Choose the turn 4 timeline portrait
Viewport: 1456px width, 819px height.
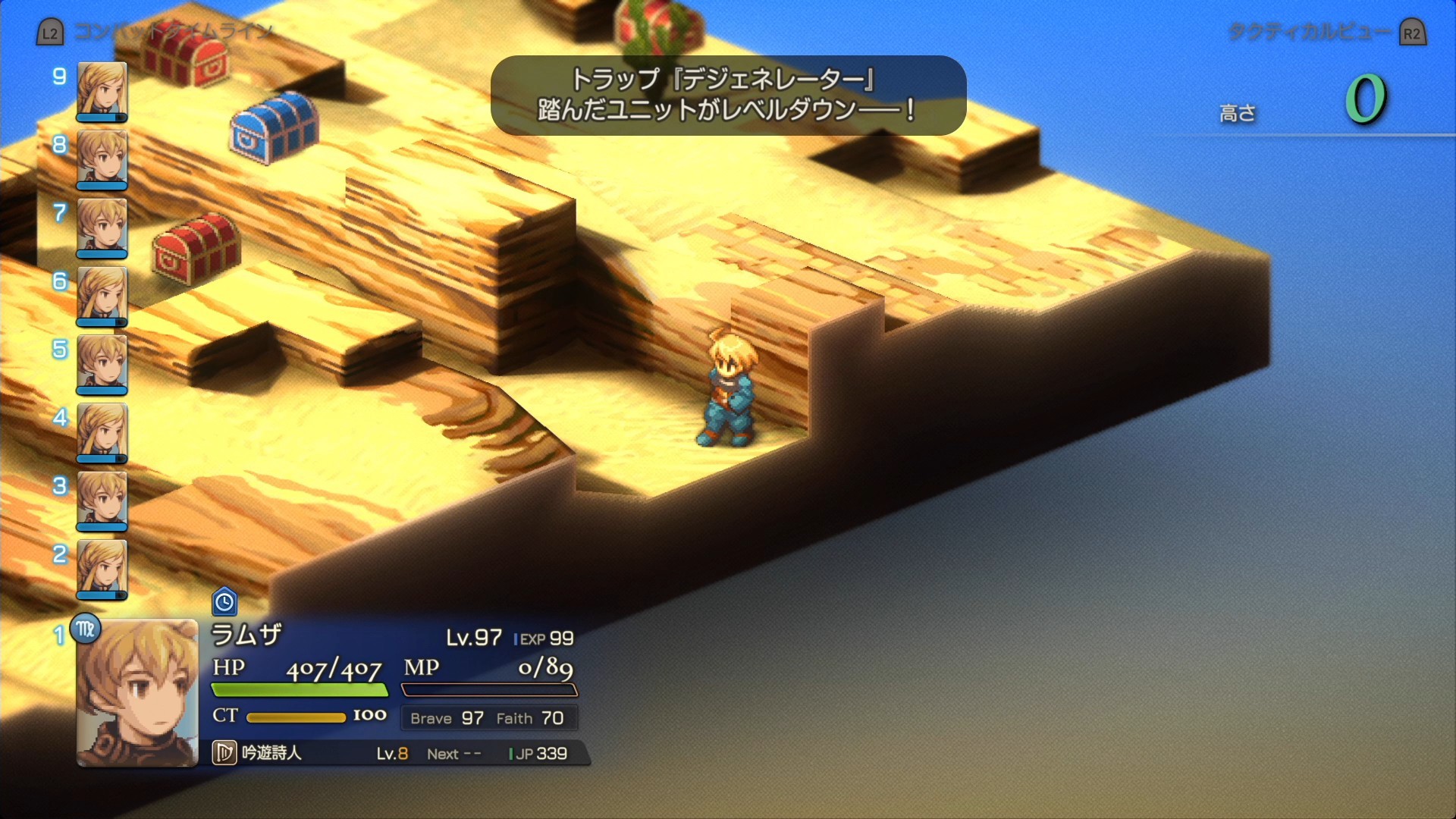coord(102,432)
